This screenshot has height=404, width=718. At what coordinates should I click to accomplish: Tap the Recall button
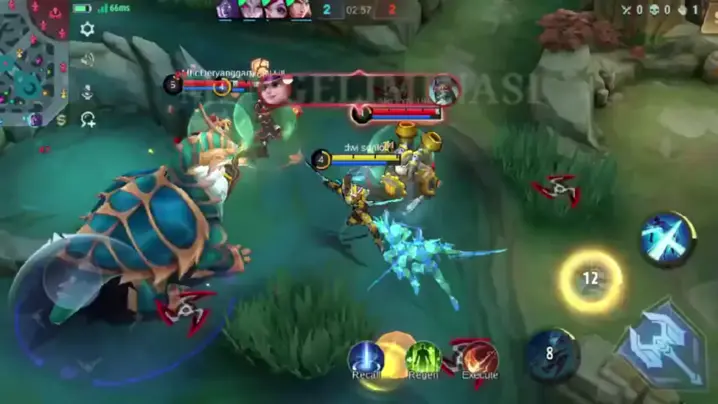point(366,358)
